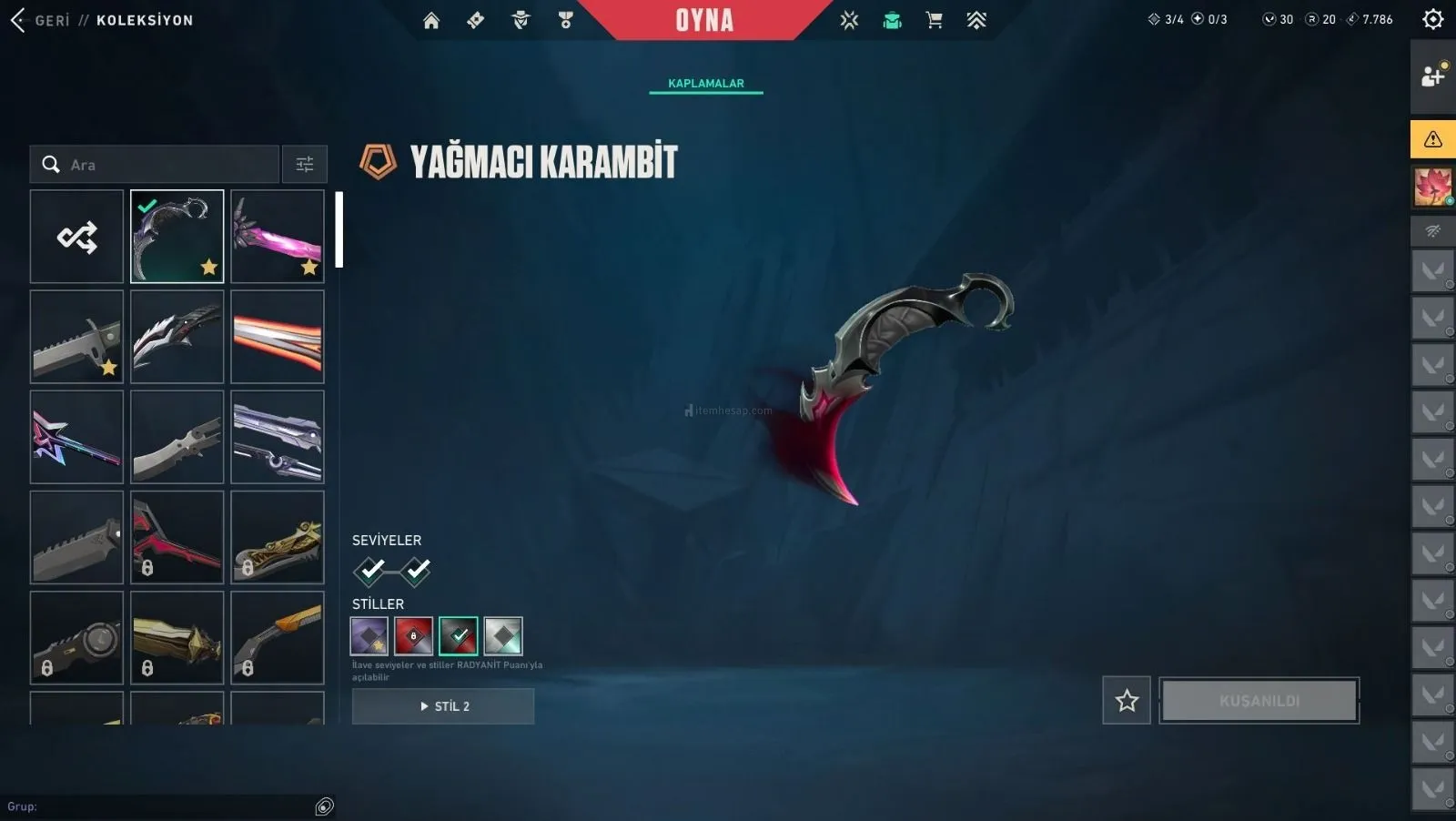Go back using the GERİ button
Image resolution: width=1456 pixels, height=821 pixels.
coord(41,20)
